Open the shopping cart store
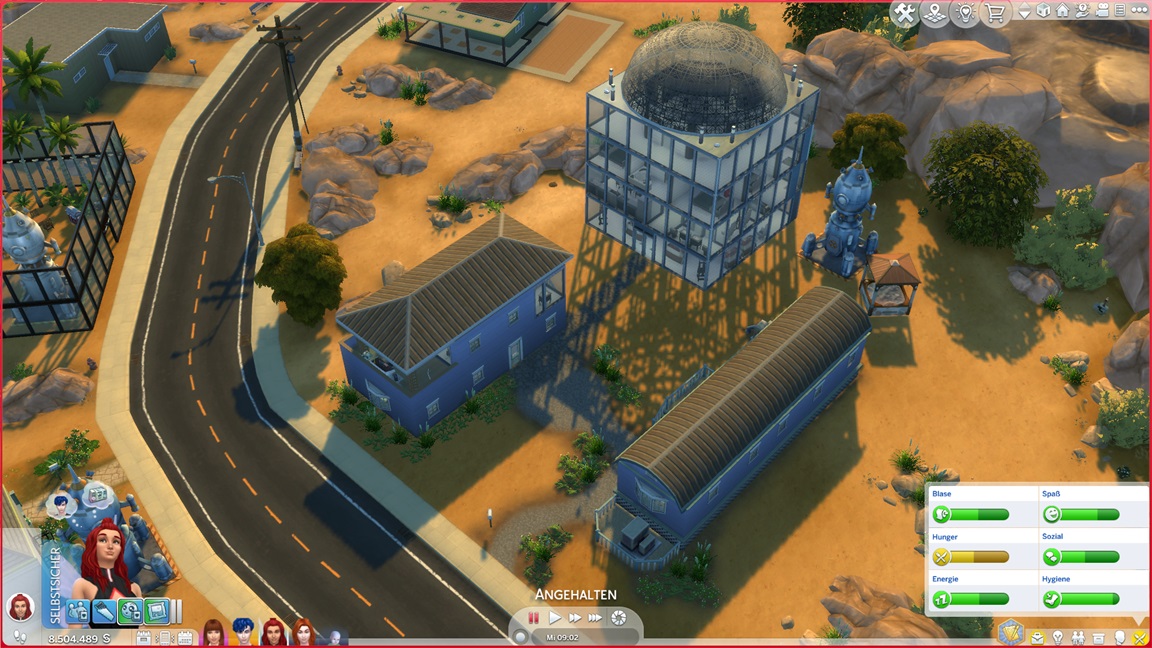The height and width of the screenshot is (648, 1152). [995, 13]
